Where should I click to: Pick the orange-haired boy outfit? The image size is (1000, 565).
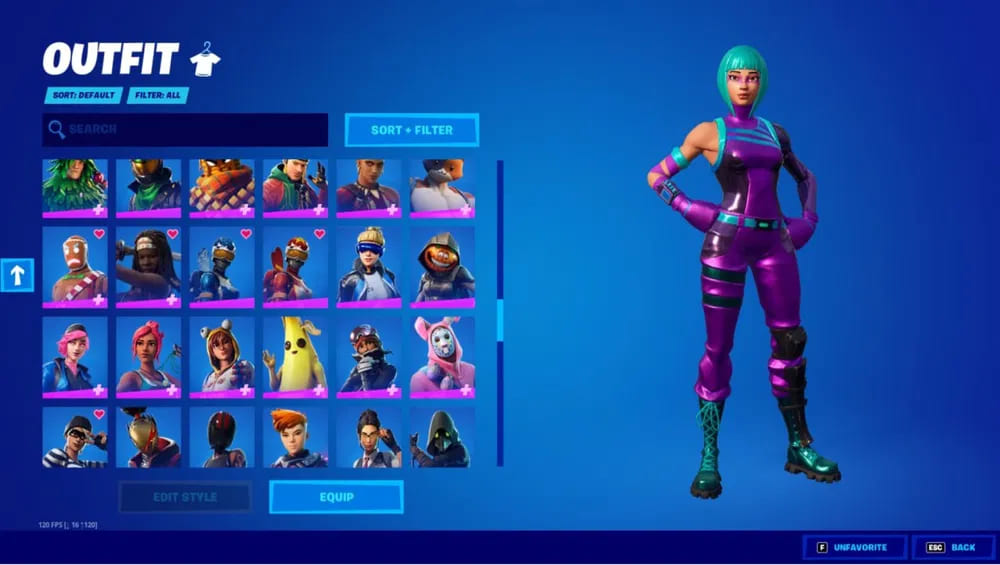click(295, 437)
